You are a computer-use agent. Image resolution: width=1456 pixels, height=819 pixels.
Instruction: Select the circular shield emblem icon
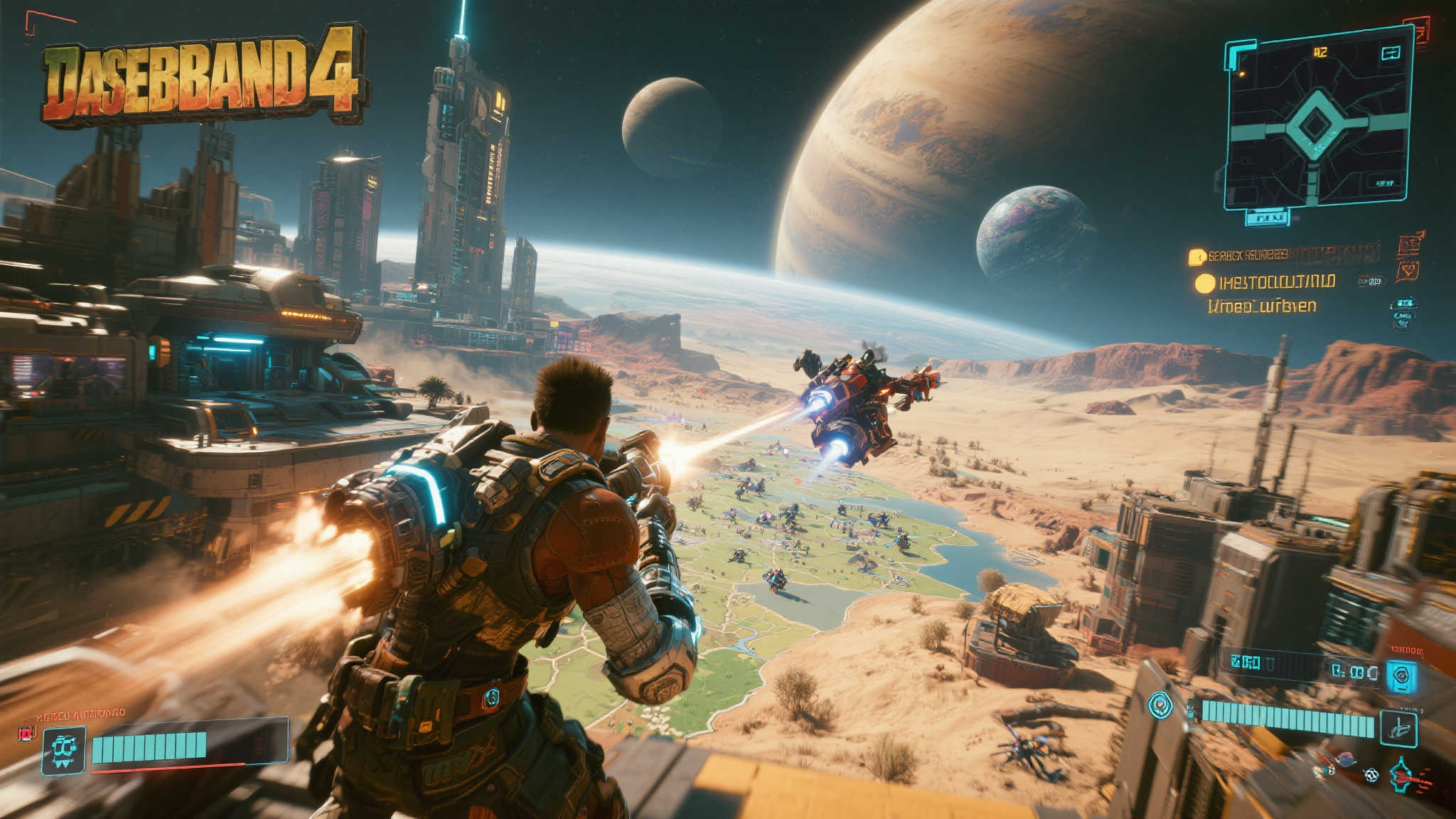1160,705
